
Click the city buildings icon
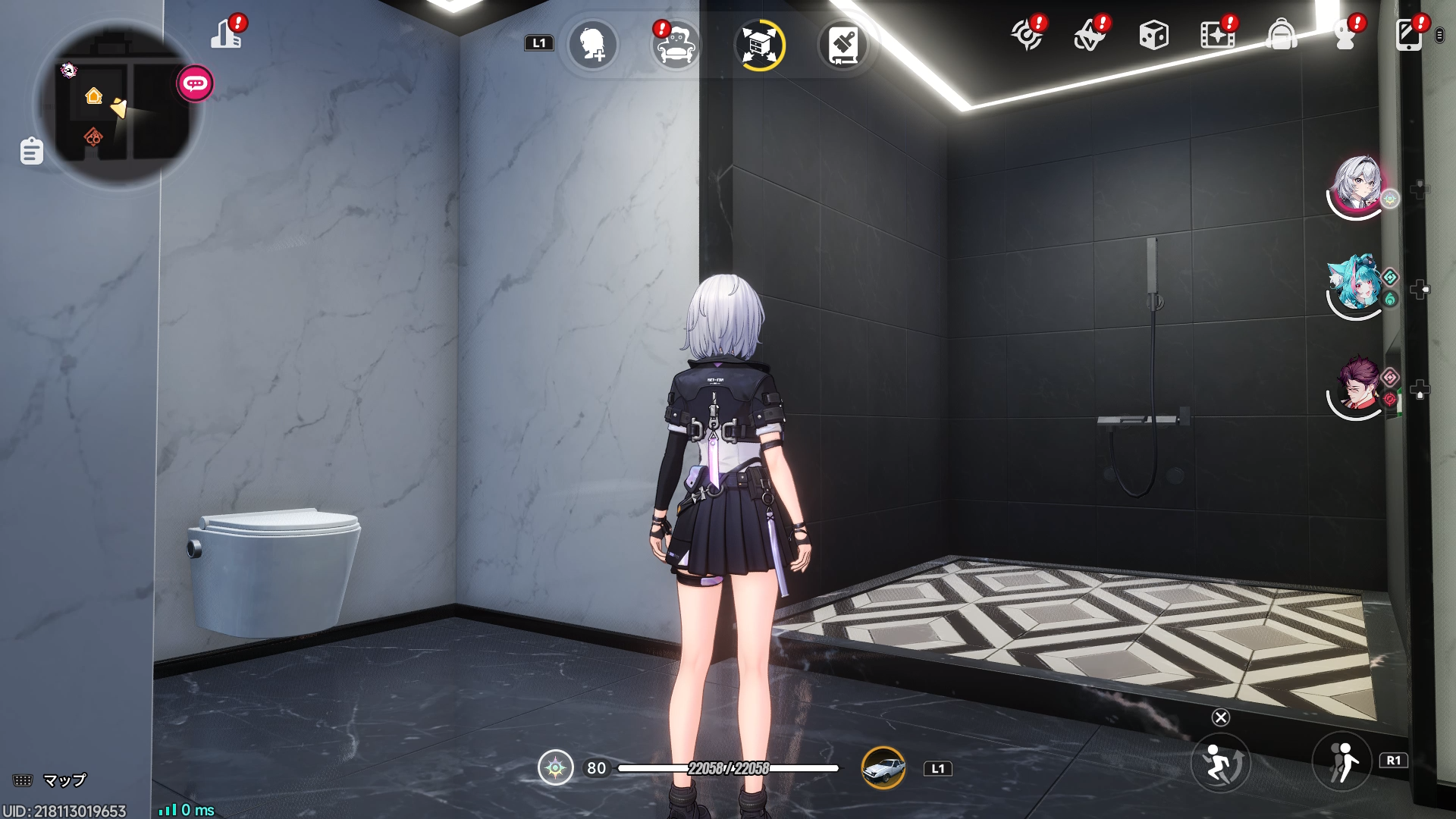pos(227,35)
